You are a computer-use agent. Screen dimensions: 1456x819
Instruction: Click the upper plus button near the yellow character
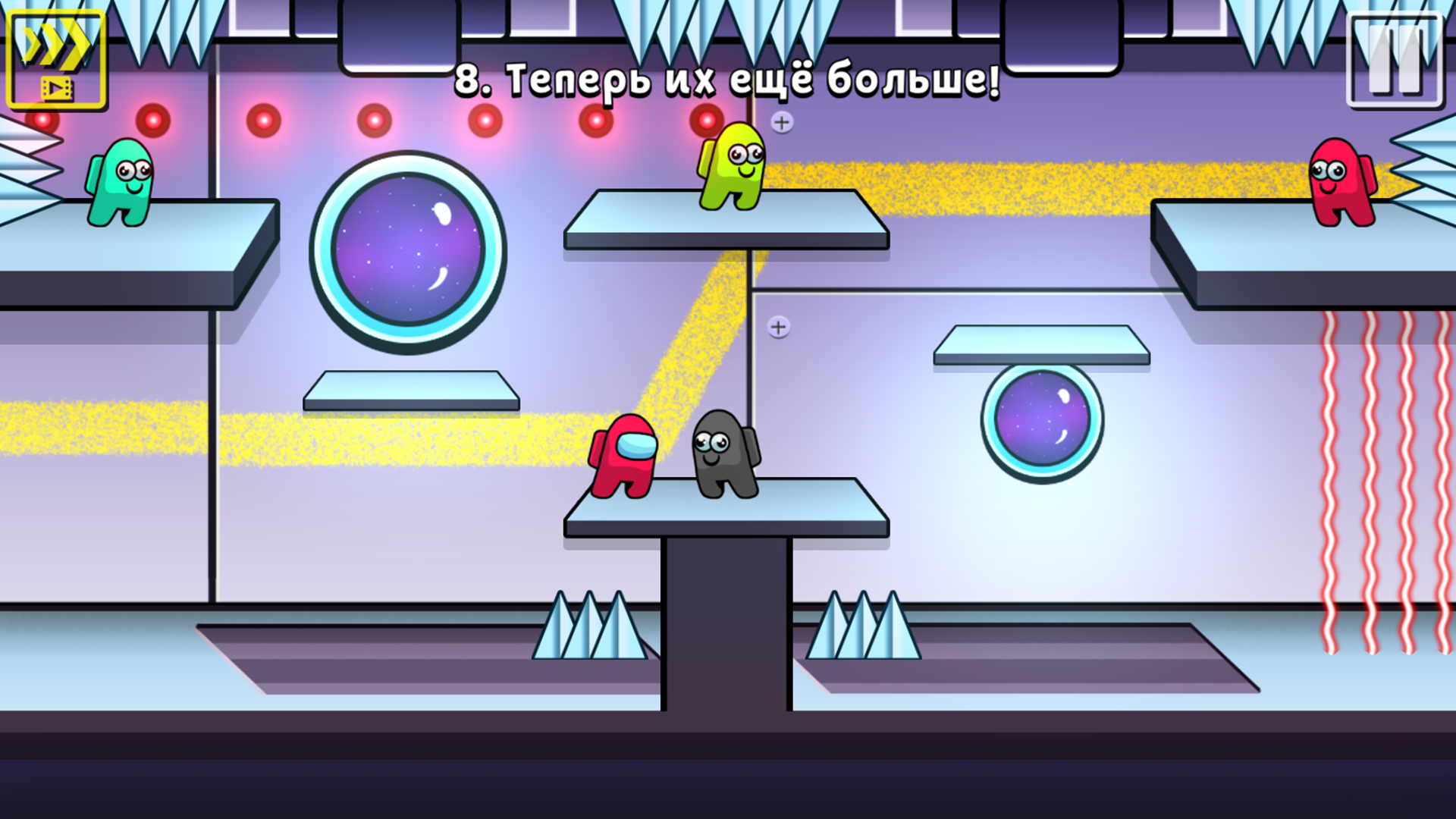[x=781, y=121]
